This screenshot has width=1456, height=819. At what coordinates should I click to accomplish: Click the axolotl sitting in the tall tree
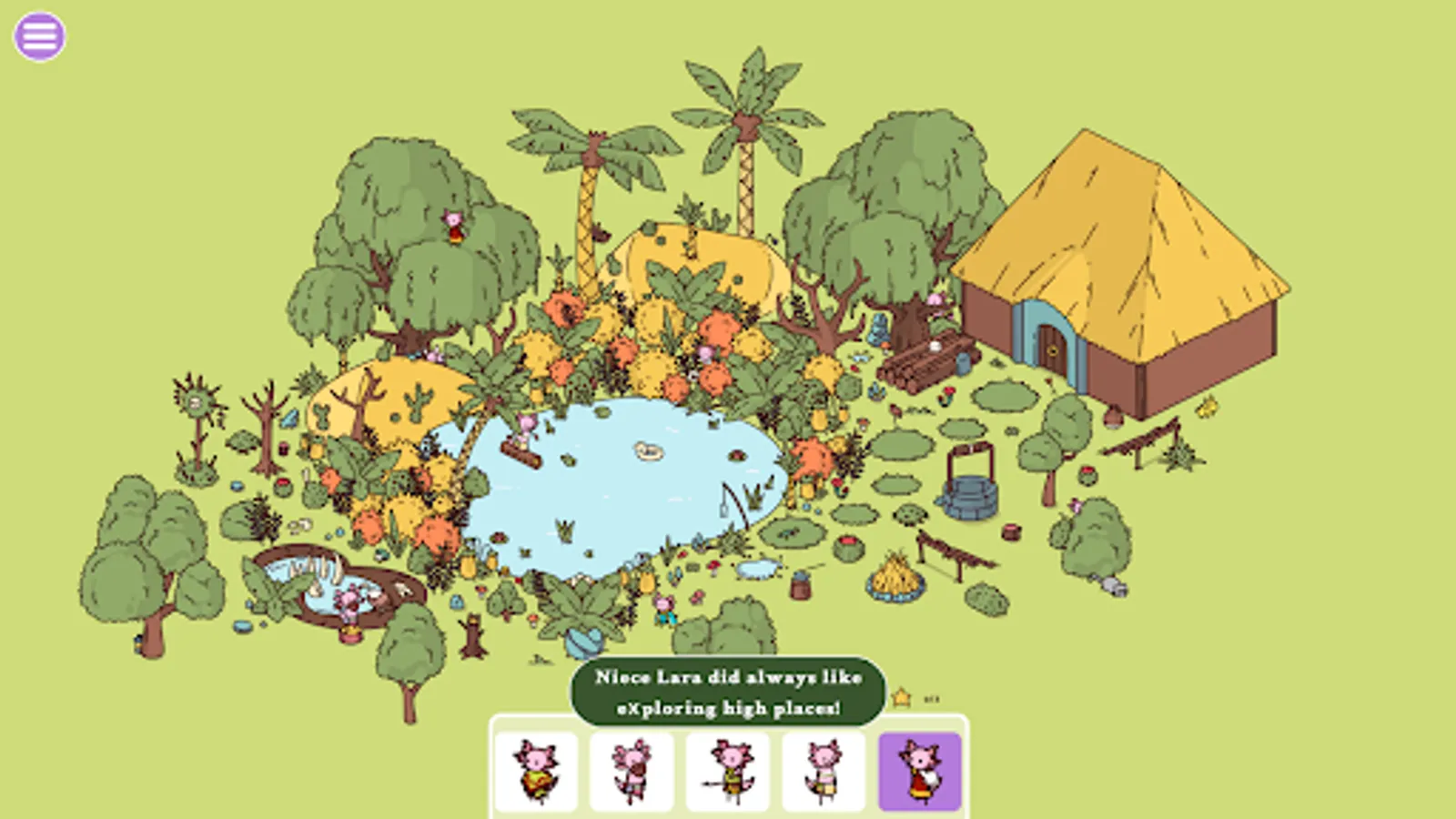coord(453,226)
